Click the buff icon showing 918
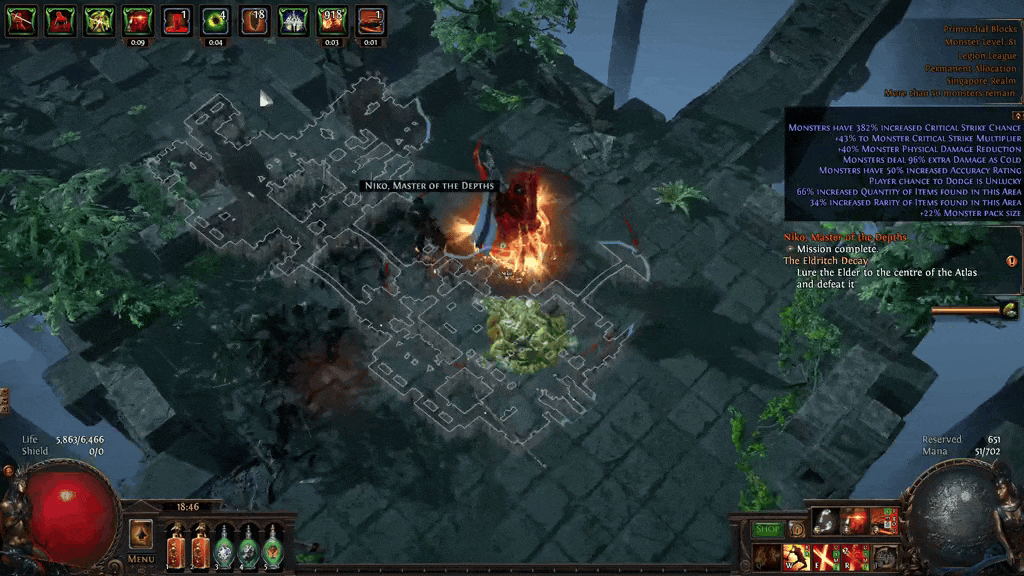Image resolution: width=1024 pixels, height=576 pixels. (x=332, y=21)
